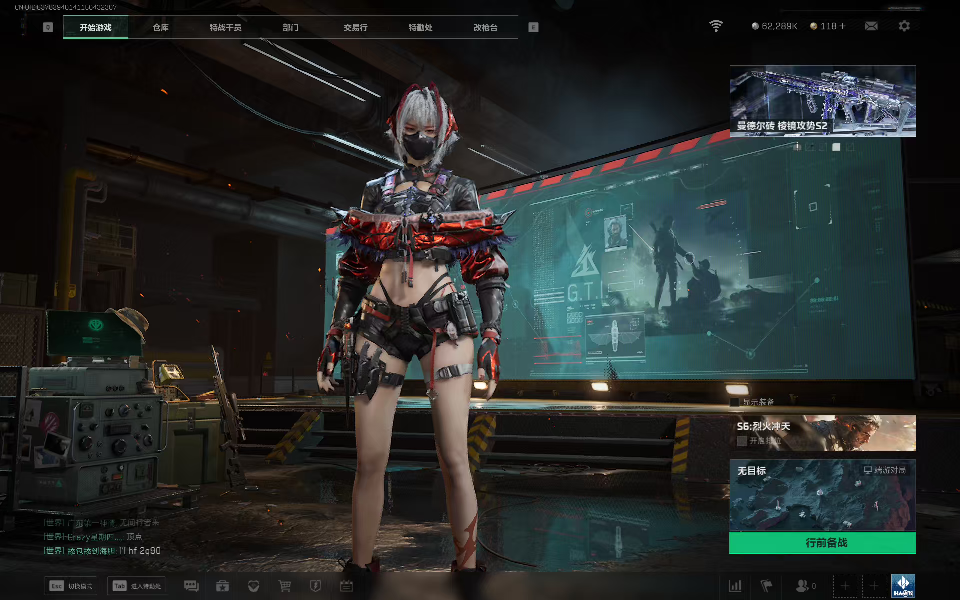Switch to the 改枪台 gunsmith tab
Viewport: 960px width, 600px height.
pyautogui.click(x=485, y=27)
